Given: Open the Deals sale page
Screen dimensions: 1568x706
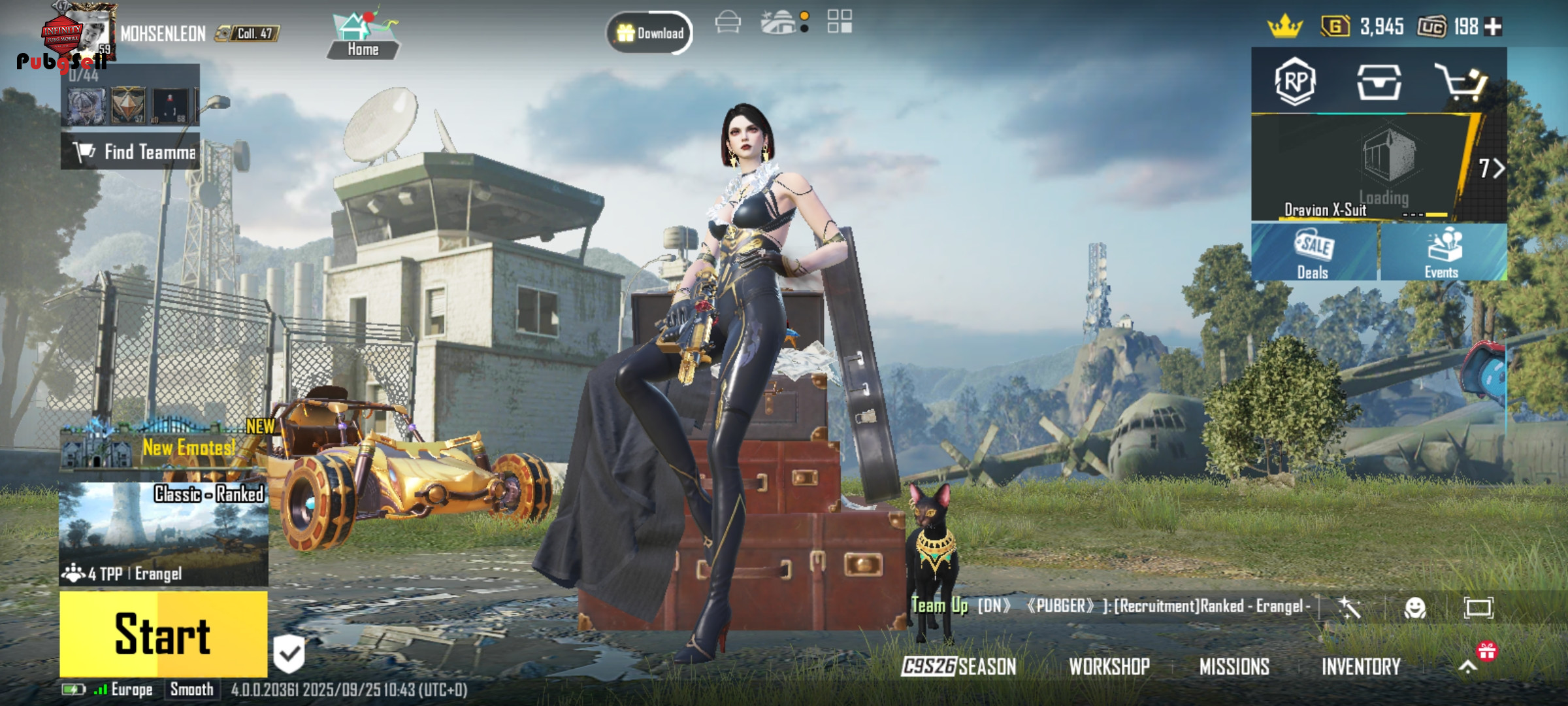Looking at the screenshot, I should 1313,253.
